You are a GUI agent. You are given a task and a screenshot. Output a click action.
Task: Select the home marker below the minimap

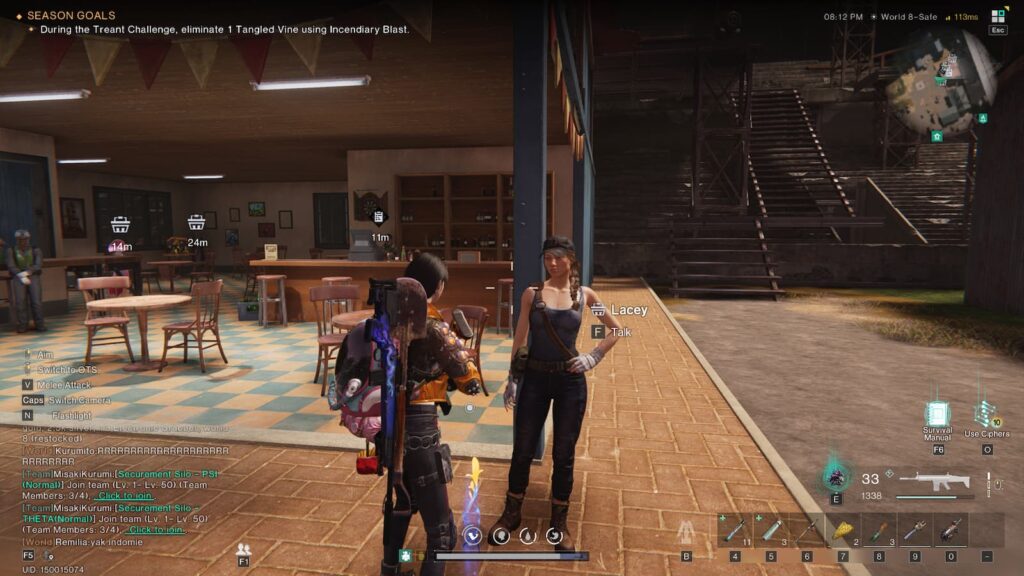(937, 136)
